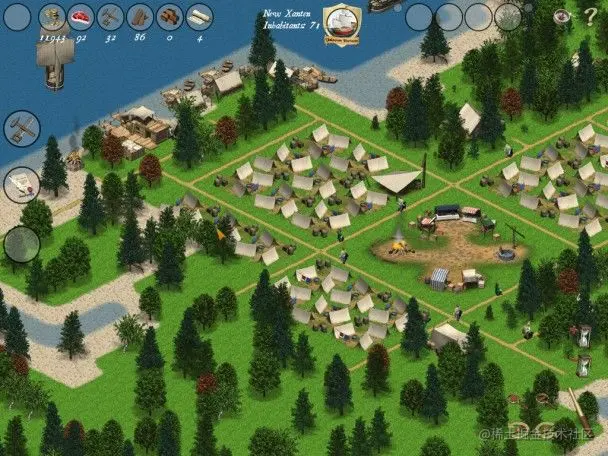Open the scroll and quill document button
Screen dimensions: 608x456
pos(21,184)
